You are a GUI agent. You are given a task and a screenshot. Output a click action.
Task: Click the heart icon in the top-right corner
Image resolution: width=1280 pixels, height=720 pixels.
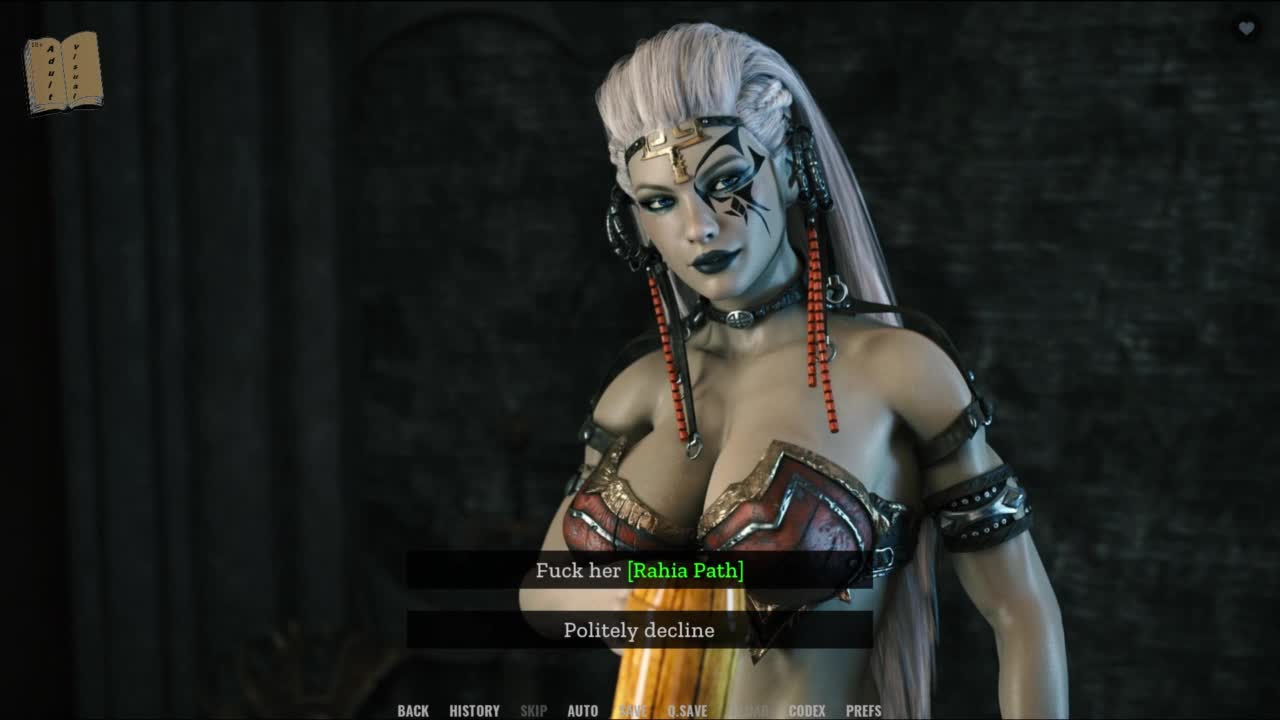tap(1246, 29)
